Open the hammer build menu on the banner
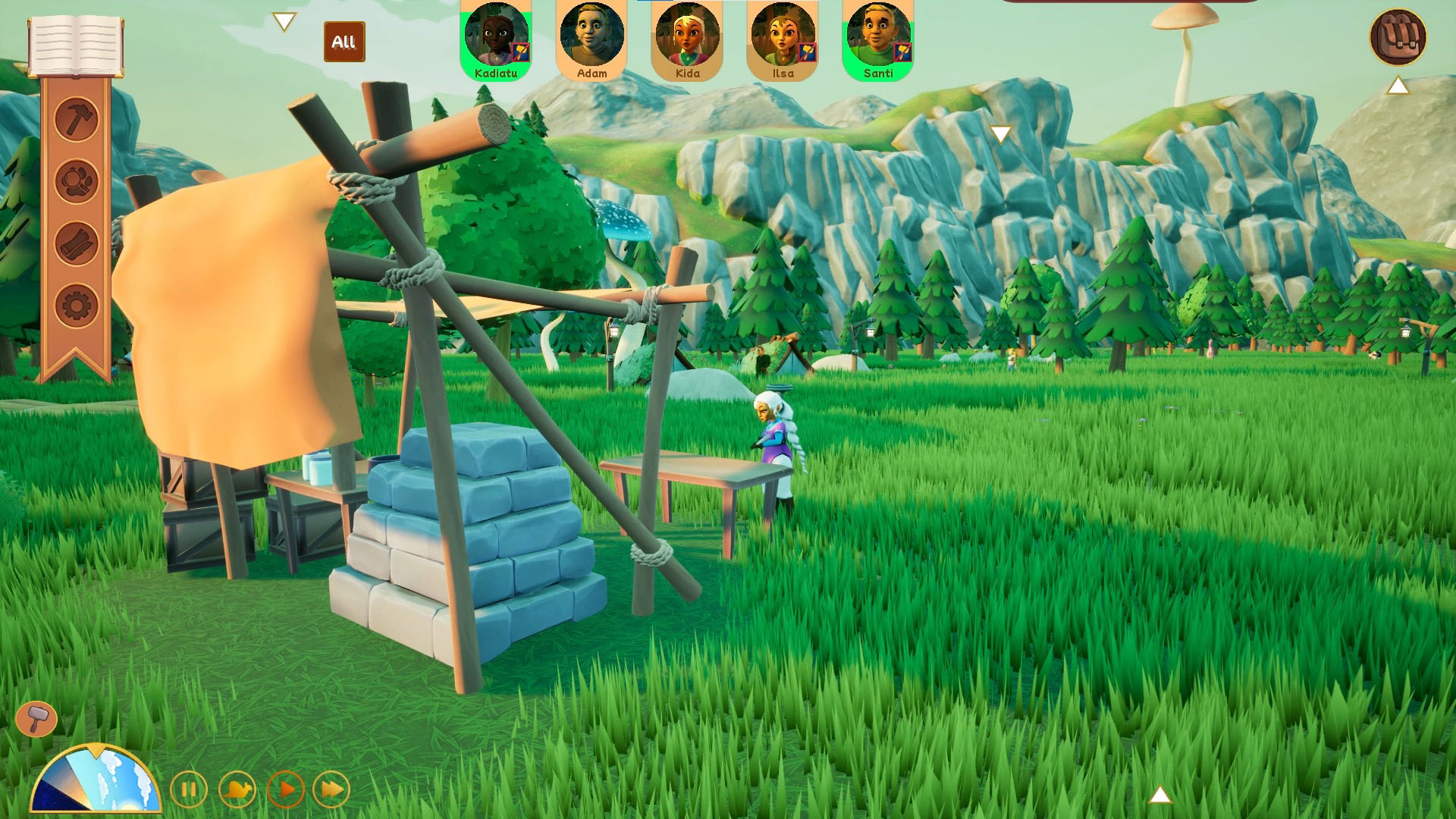Screen dimensions: 1456x819 coord(77,119)
